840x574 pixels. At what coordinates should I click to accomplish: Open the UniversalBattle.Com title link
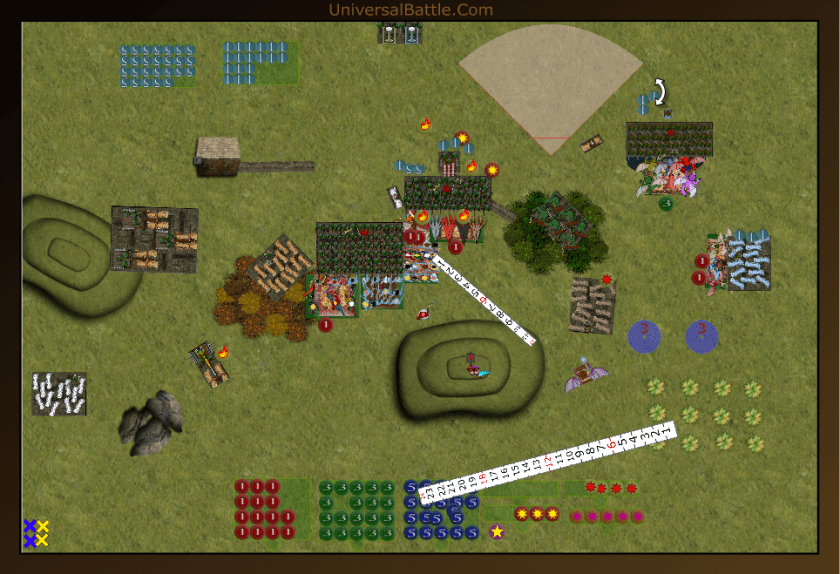pos(410,10)
